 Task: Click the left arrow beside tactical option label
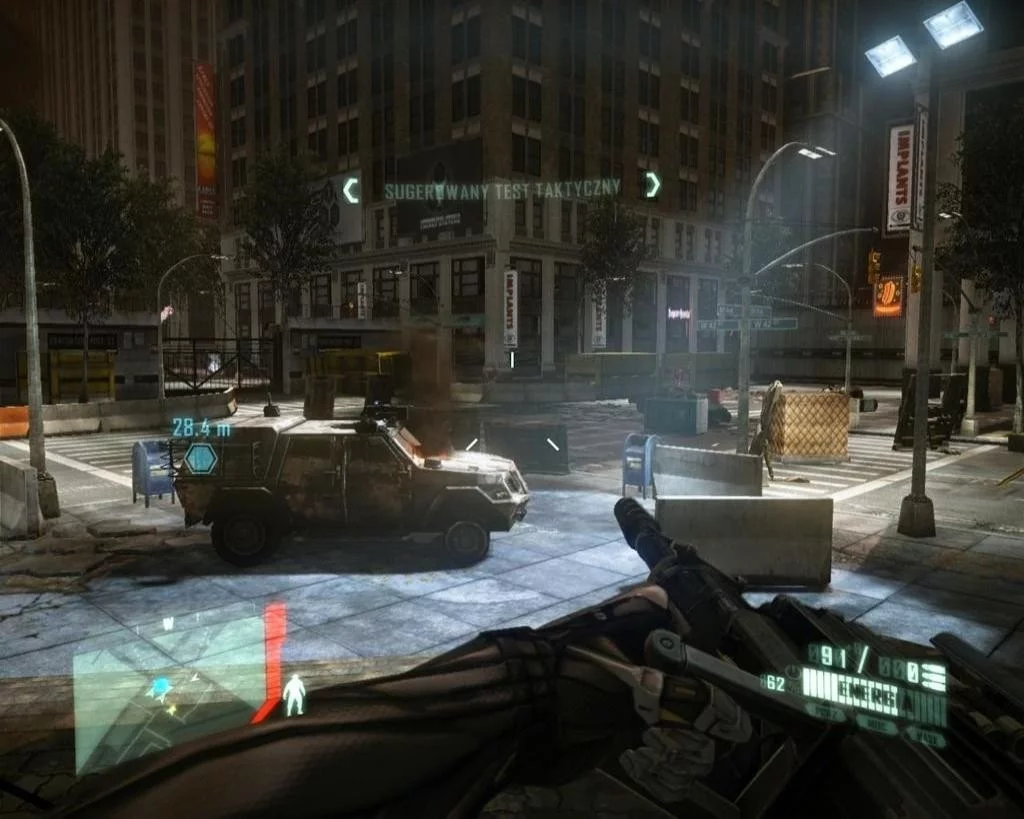coord(351,190)
